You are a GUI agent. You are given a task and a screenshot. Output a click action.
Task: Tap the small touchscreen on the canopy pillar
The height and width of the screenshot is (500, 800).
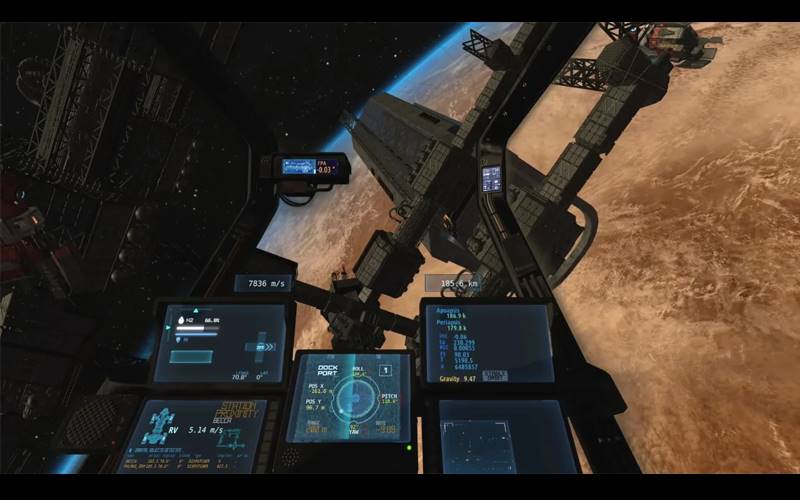(491, 178)
